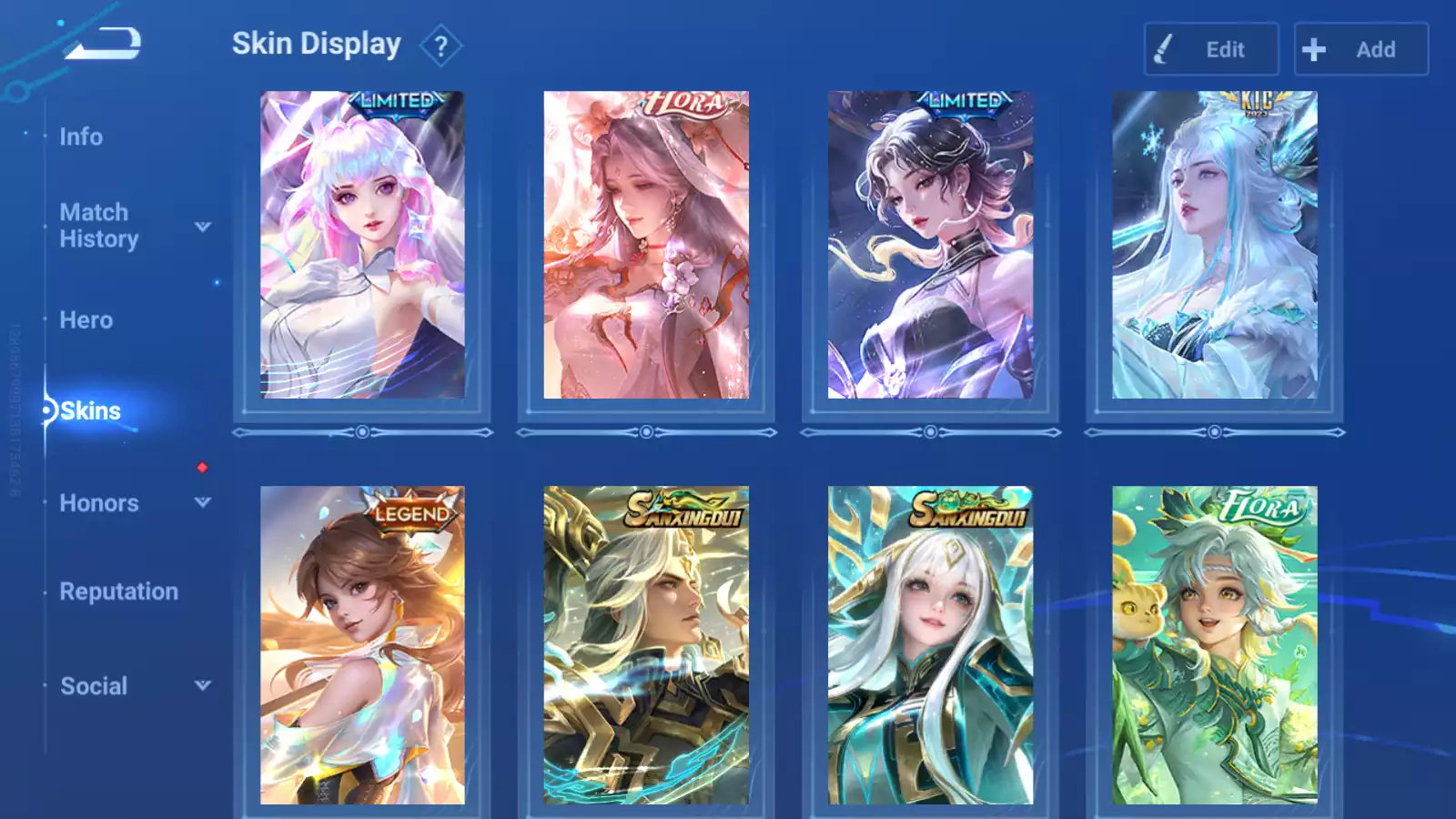Select the Skins tab
This screenshot has width=1456, height=819.
click(x=90, y=411)
